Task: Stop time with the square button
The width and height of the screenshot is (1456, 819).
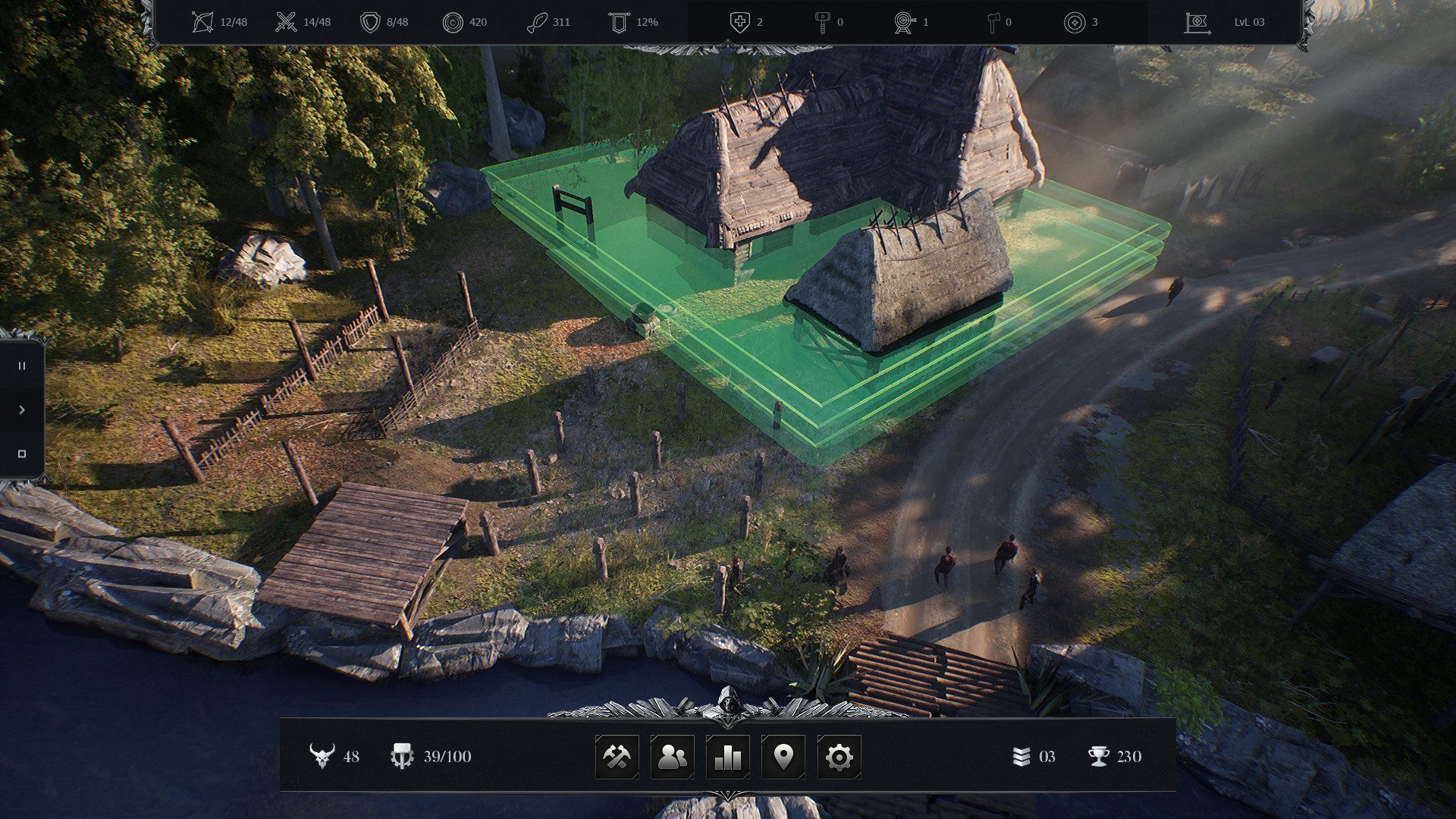Action: 21,453
